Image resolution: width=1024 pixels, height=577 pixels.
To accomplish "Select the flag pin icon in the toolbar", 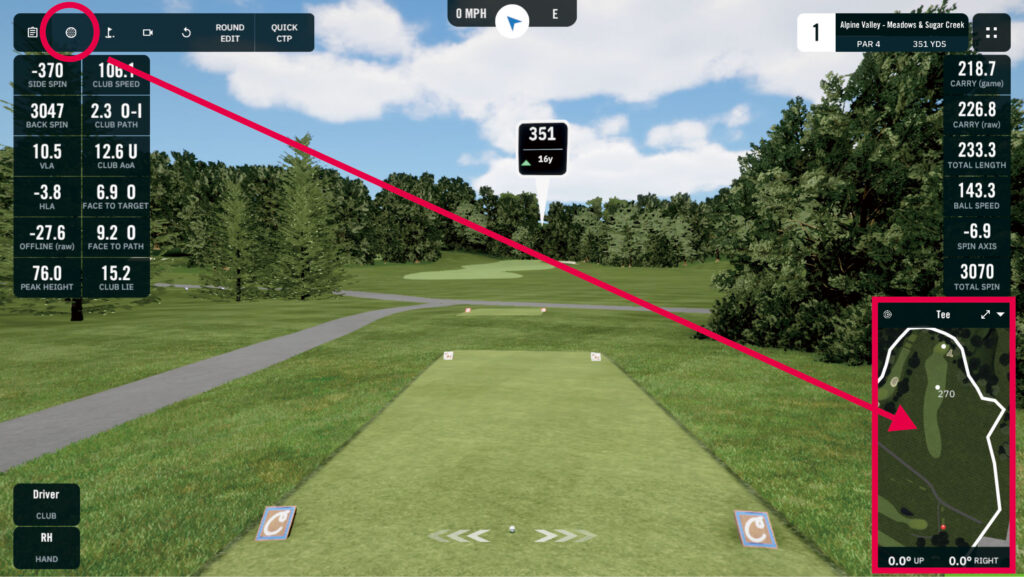I will (x=110, y=32).
